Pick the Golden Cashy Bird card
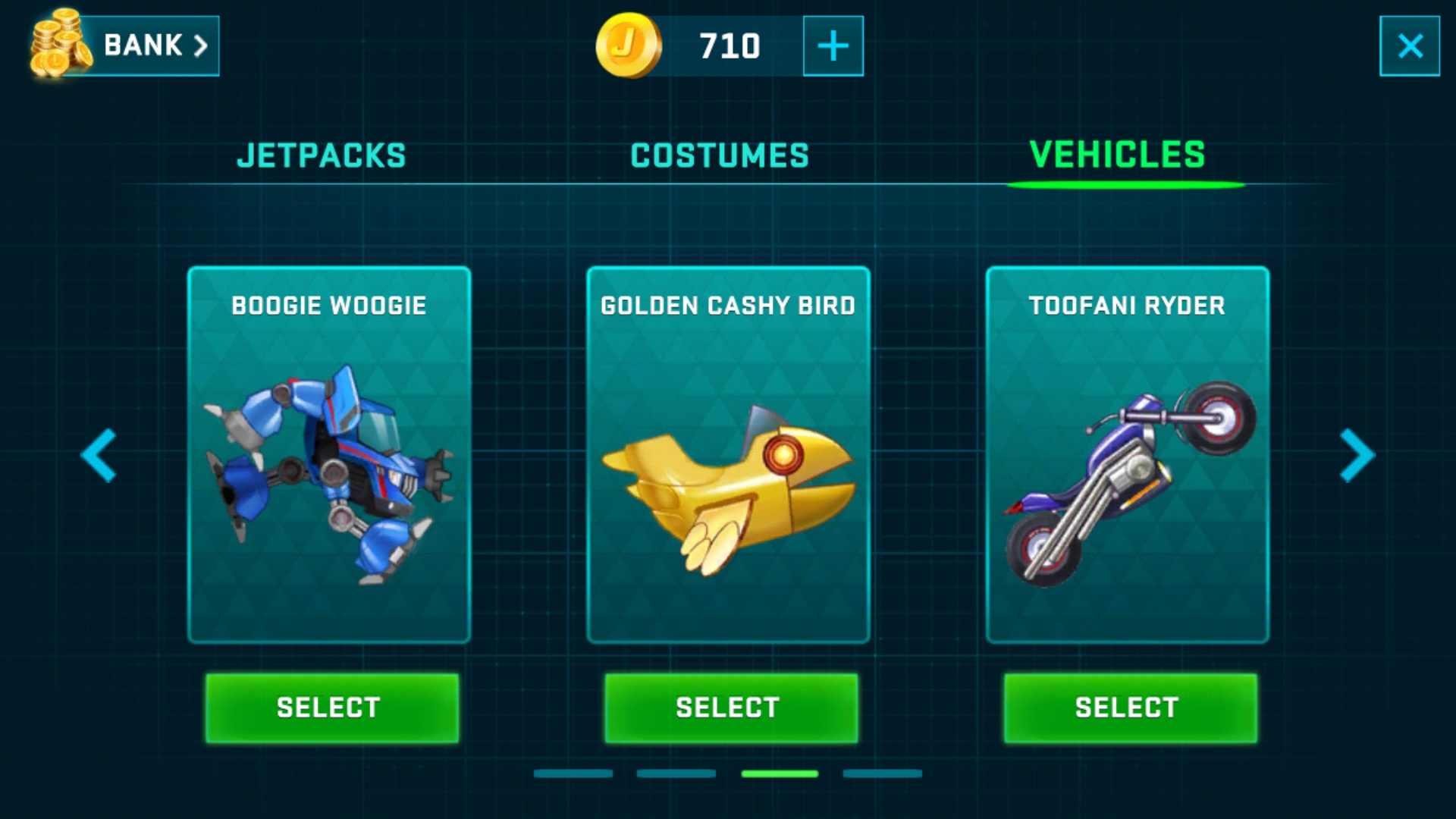Image resolution: width=1456 pixels, height=819 pixels. pyautogui.click(x=728, y=455)
